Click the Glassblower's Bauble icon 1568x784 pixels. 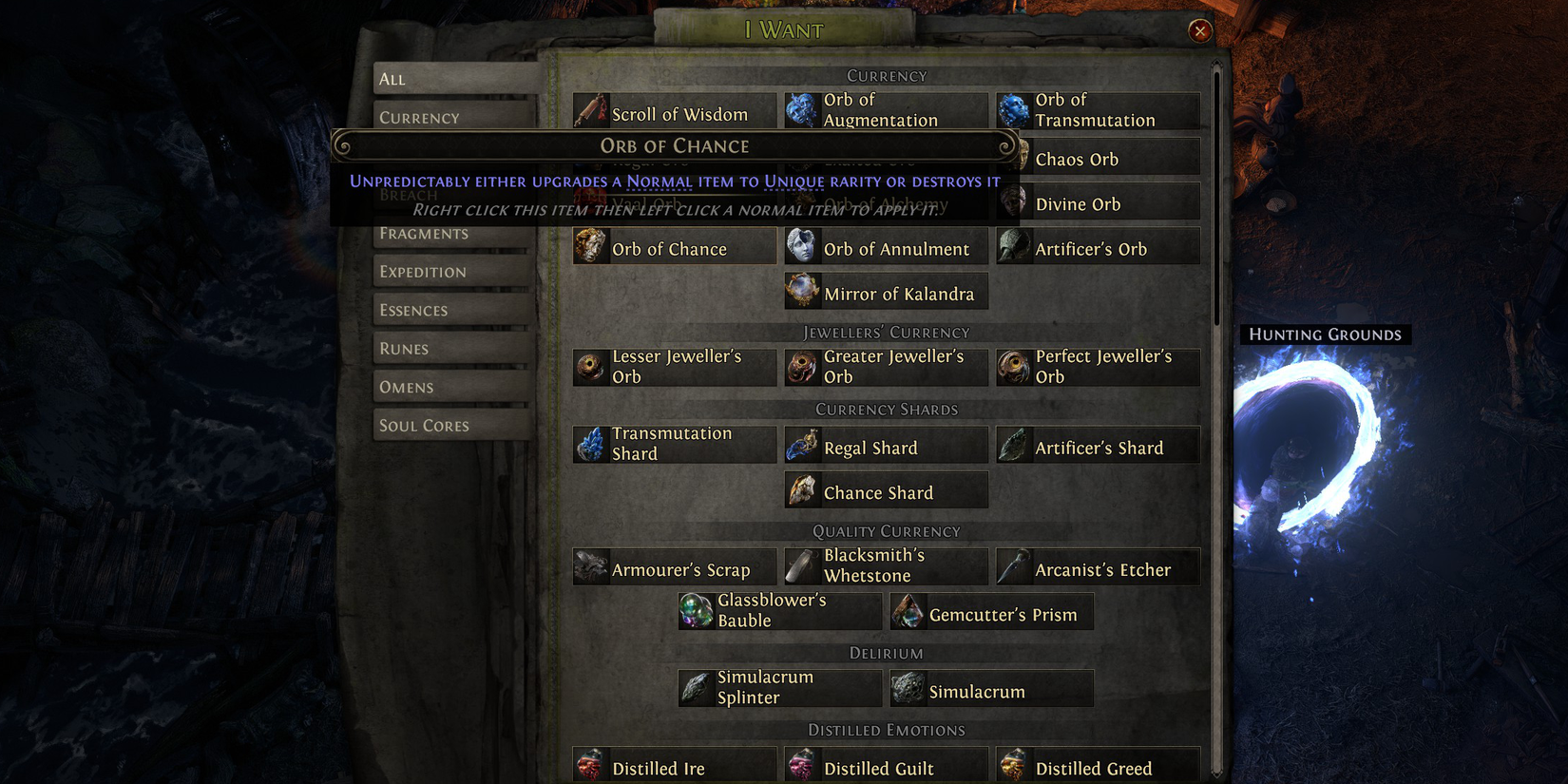pos(696,610)
